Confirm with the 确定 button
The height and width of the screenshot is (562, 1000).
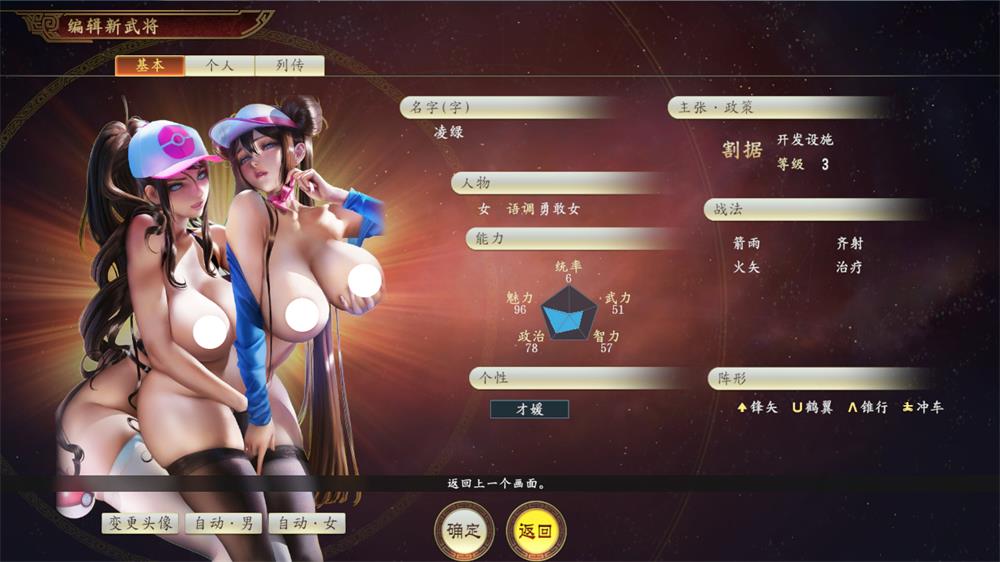(463, 531)
